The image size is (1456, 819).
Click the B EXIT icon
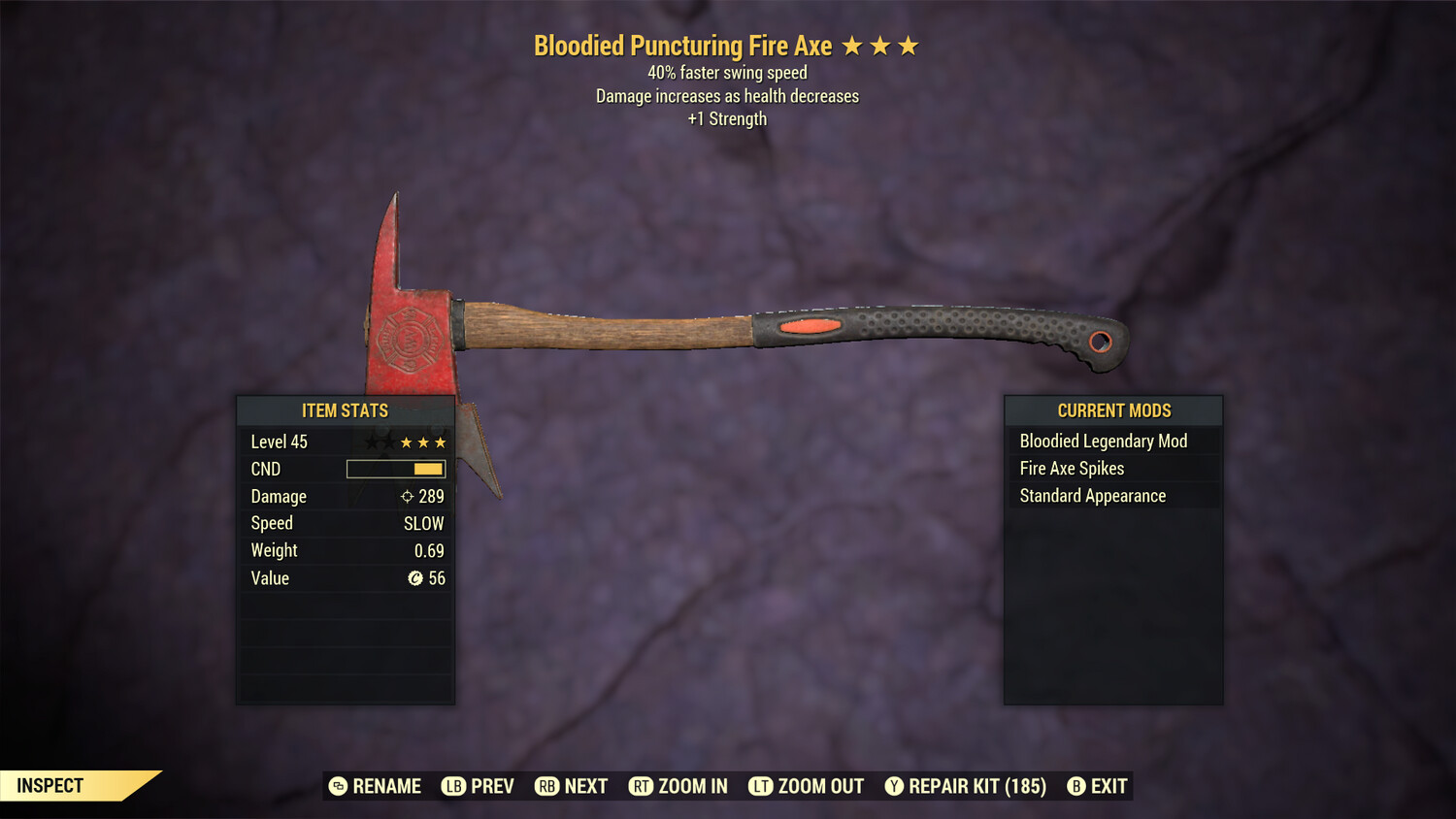pyautogui.click(x=1075, y=786)
